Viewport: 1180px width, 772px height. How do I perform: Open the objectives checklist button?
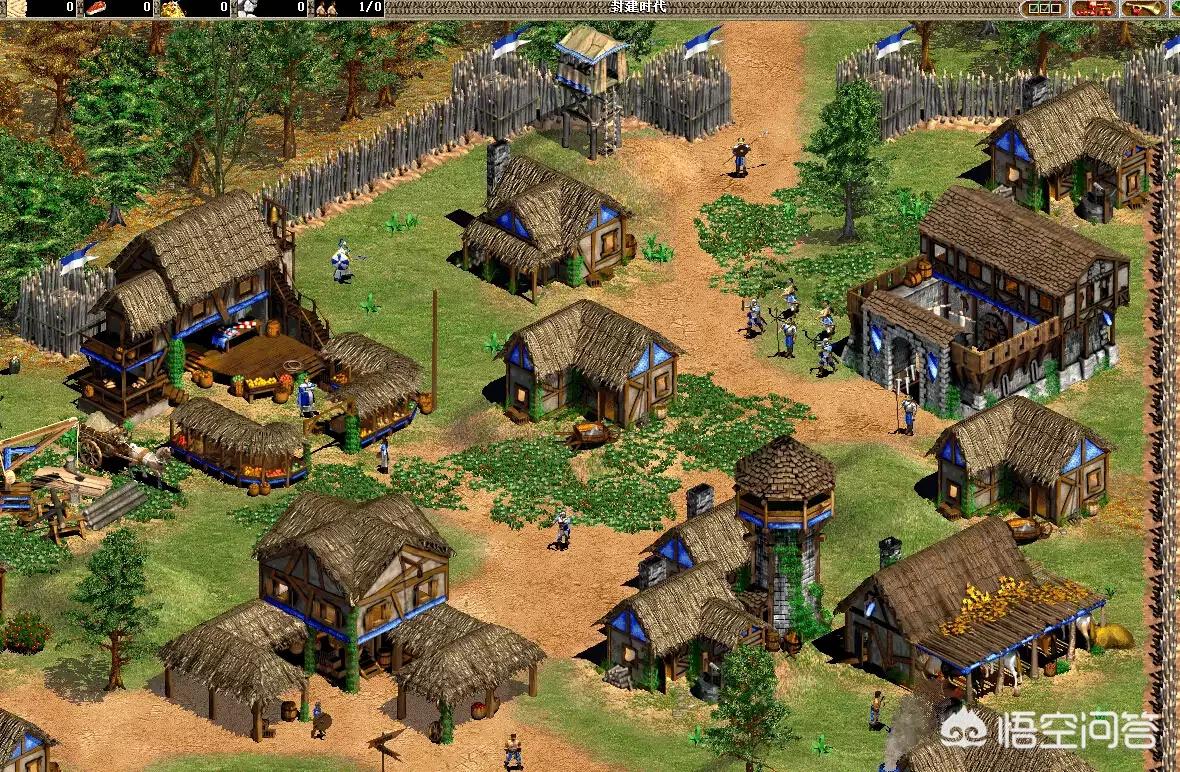point(1046,8)
